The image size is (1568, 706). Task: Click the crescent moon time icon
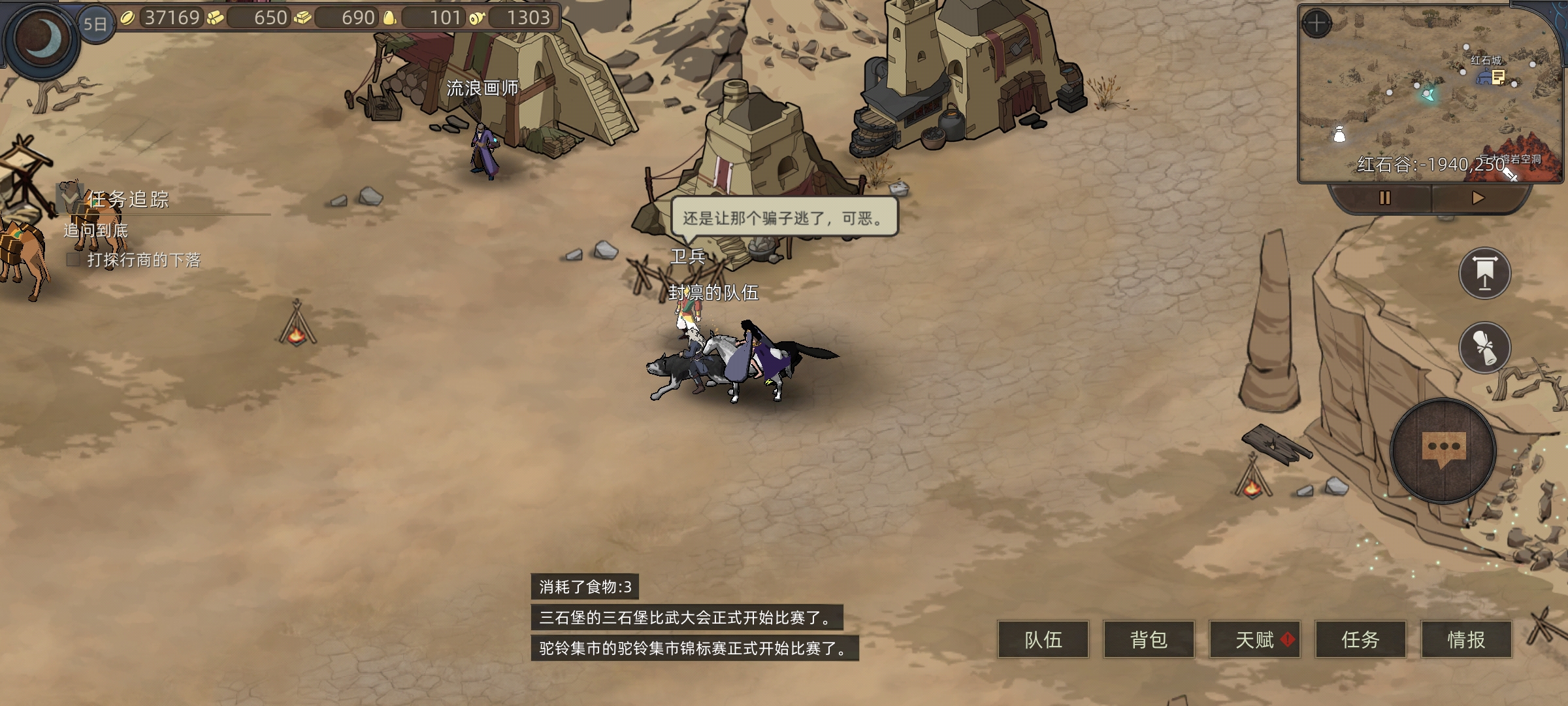coord(42,37)
